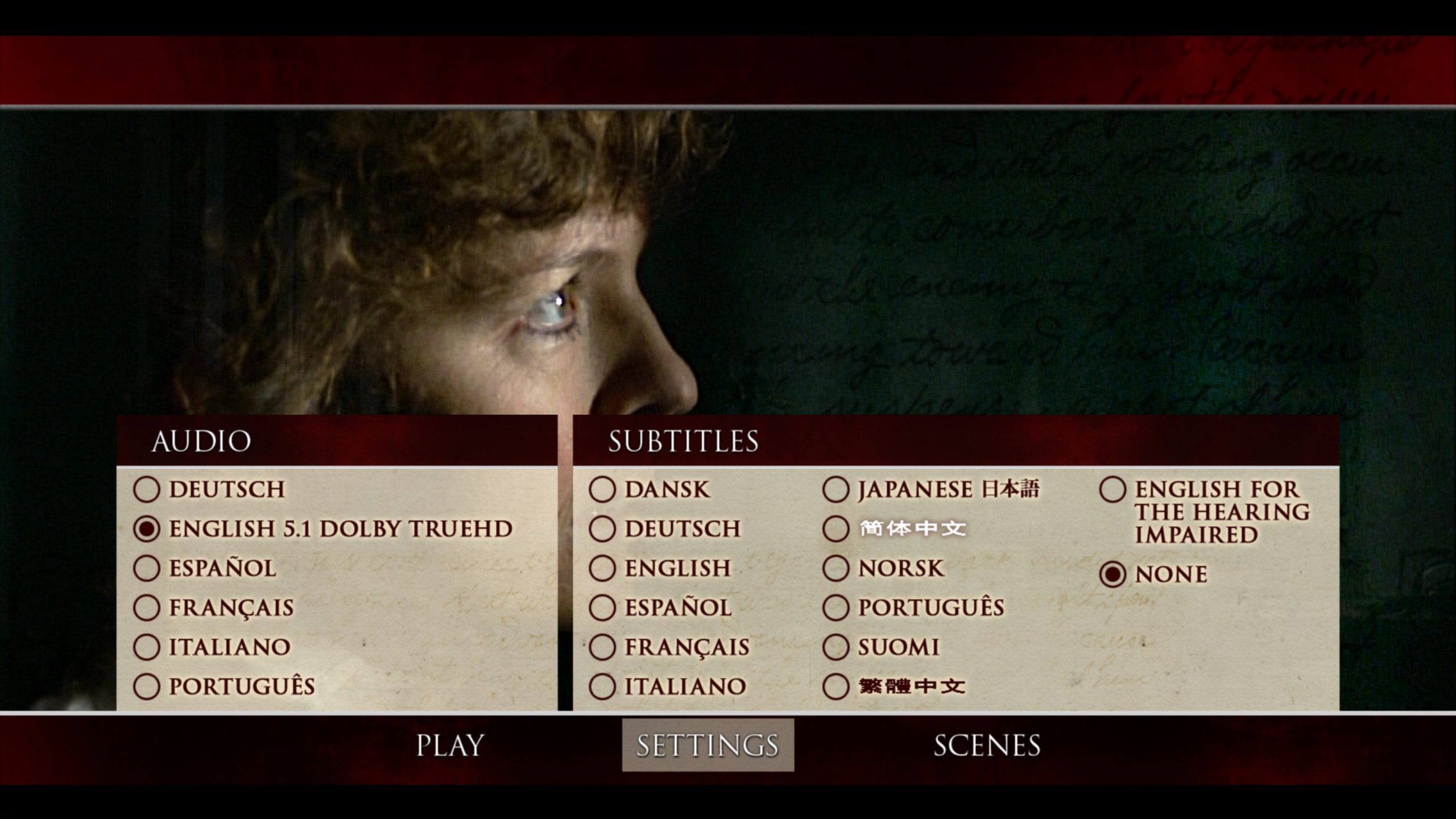Set audio language to Português
This screenshot has width=1456, height=819.
[x=147, y=686]
